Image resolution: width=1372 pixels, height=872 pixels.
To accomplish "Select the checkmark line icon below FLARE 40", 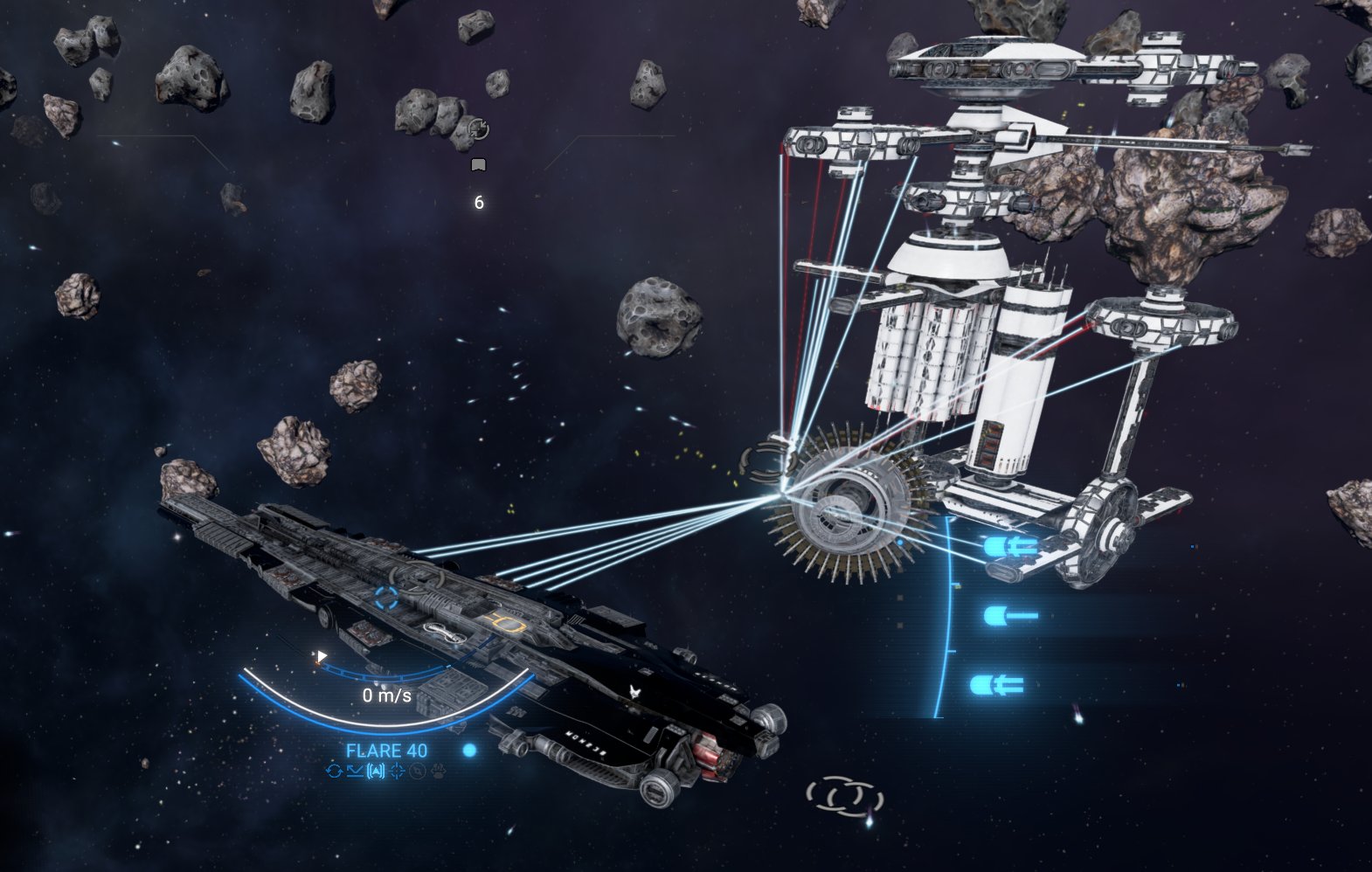I will [354, 771].
